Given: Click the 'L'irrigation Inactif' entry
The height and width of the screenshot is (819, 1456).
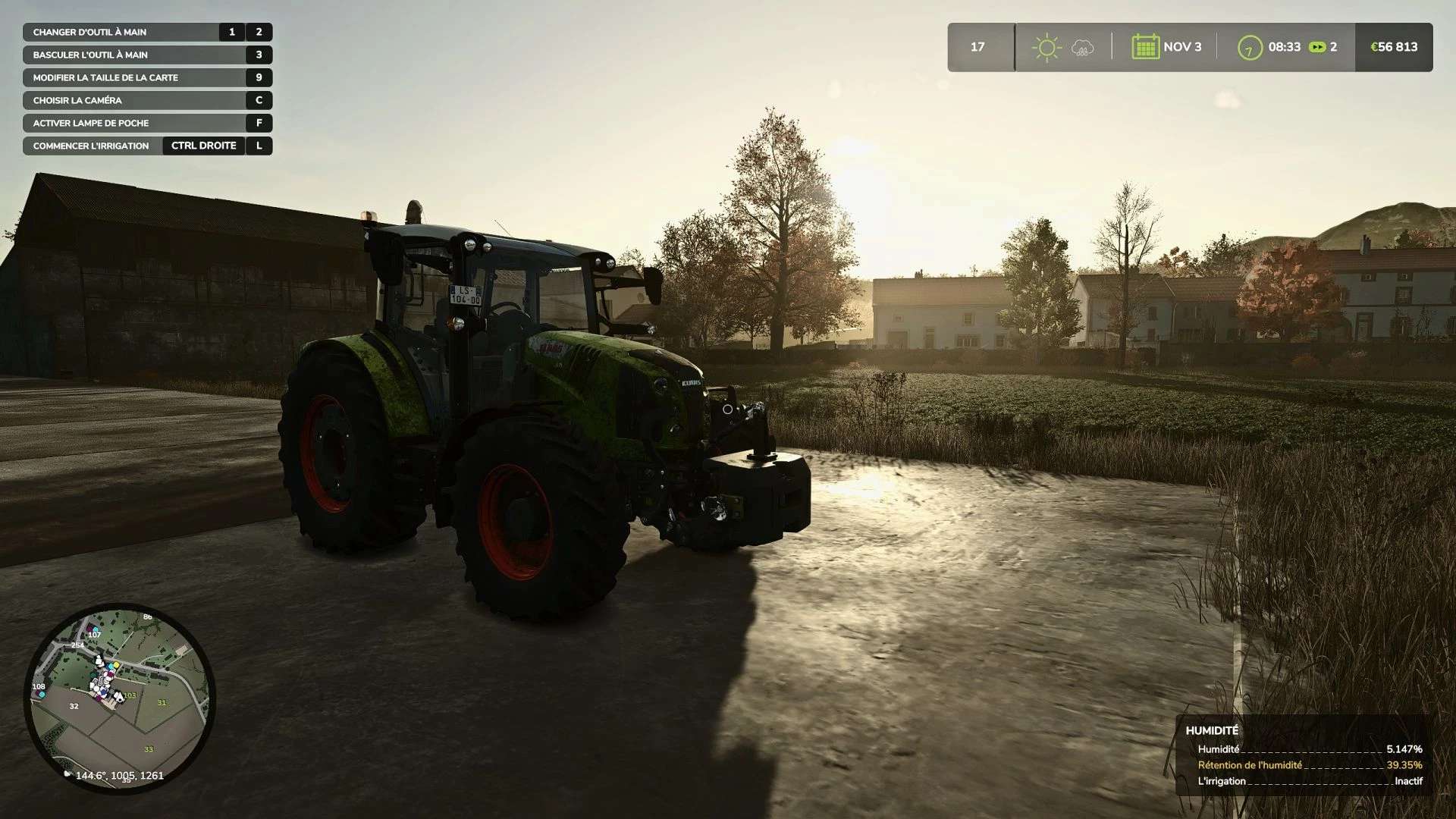Looking at the screenshot, I should (1289, 780).
